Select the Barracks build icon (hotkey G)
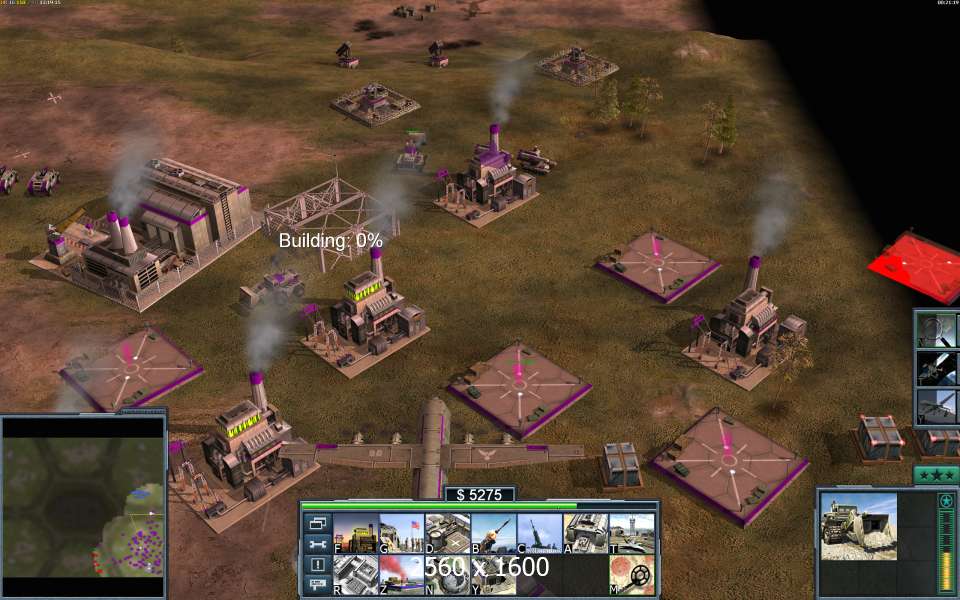This screenshot has height=600, width=960. coord(400,533)
